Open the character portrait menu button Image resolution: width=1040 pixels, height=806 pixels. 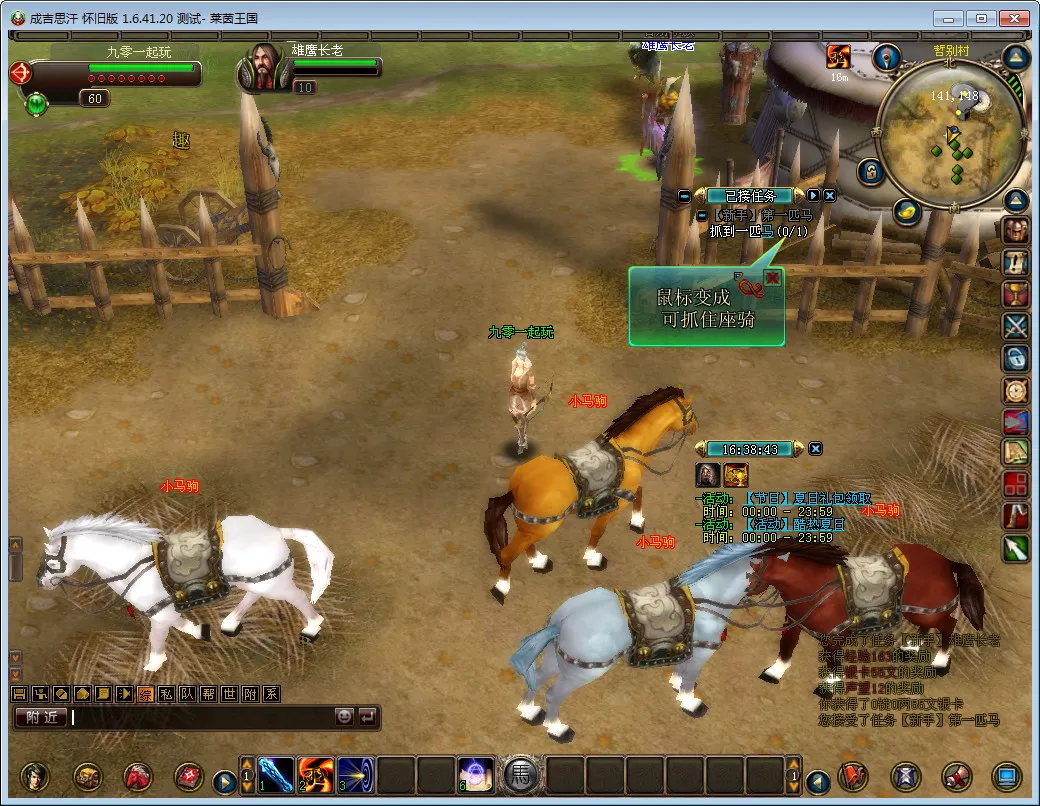pos(37,776)
